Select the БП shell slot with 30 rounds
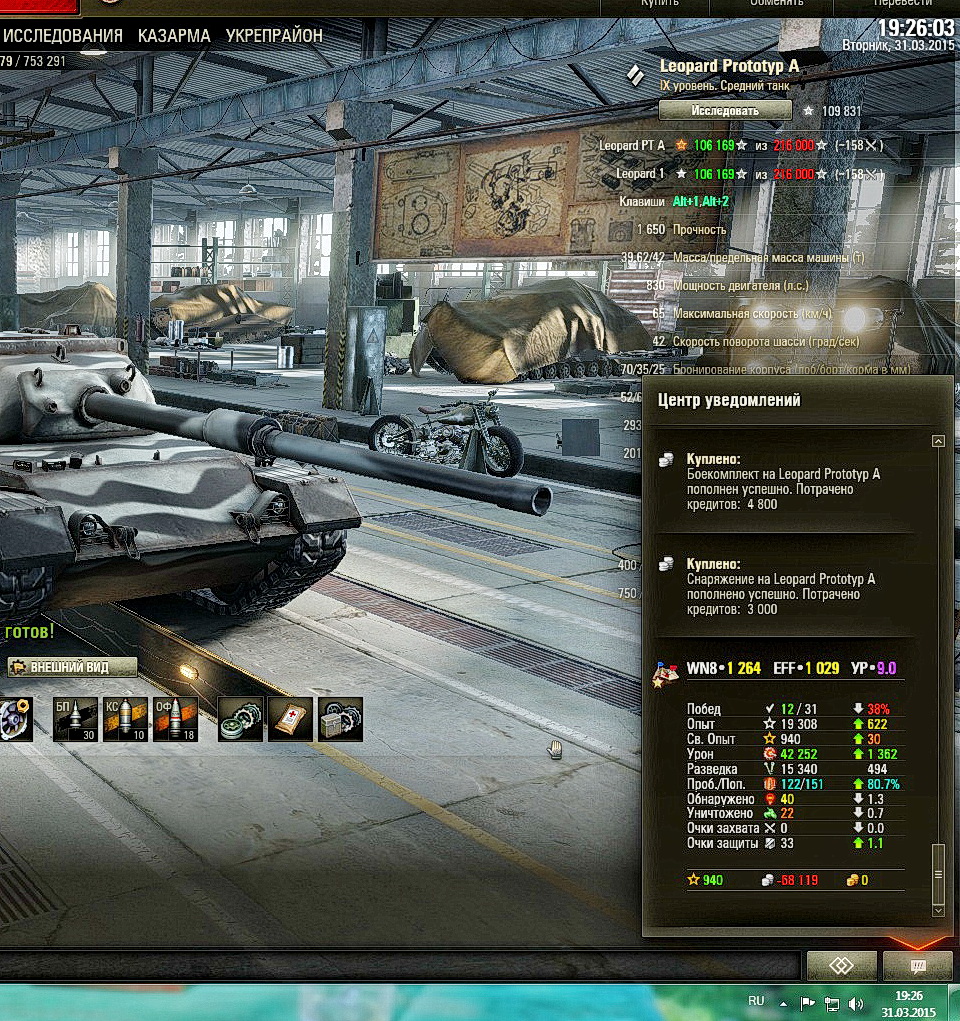The width and height of the screenshot is (960, 1021). [76, 719]
